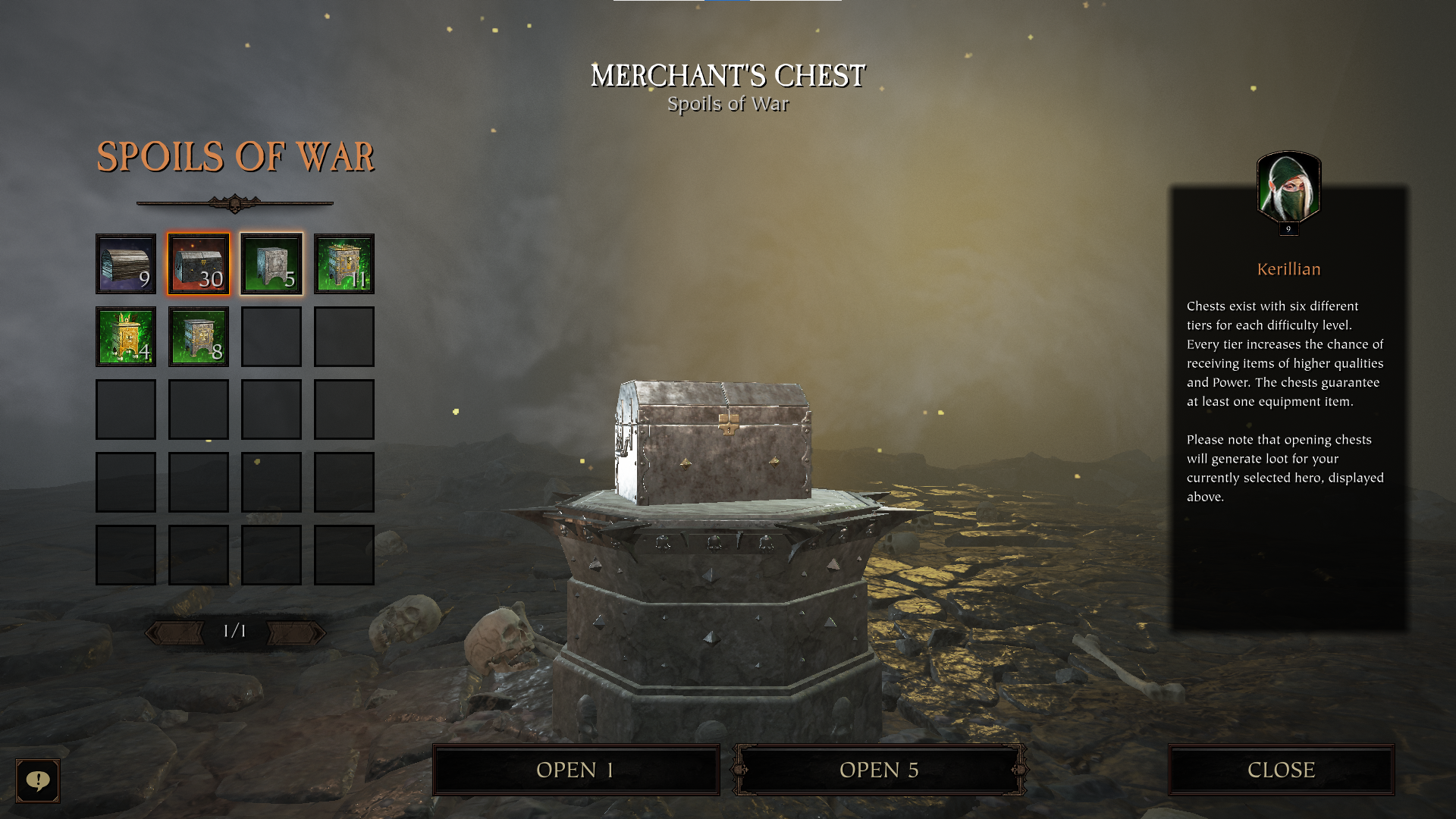Choose the chest stack with count 5

click(x=271, y=264)
